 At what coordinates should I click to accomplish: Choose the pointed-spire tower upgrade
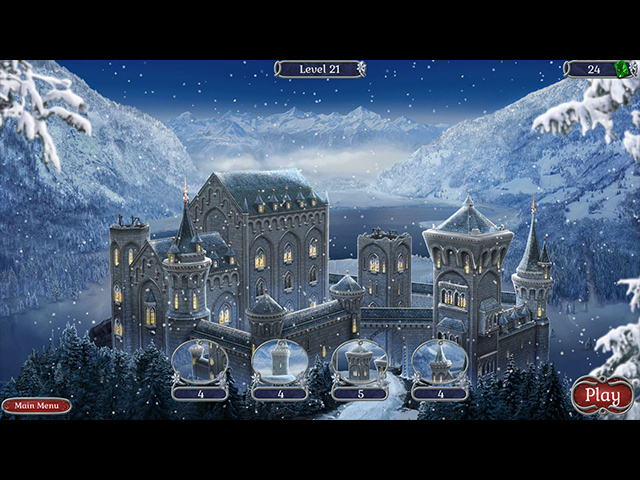439,362
